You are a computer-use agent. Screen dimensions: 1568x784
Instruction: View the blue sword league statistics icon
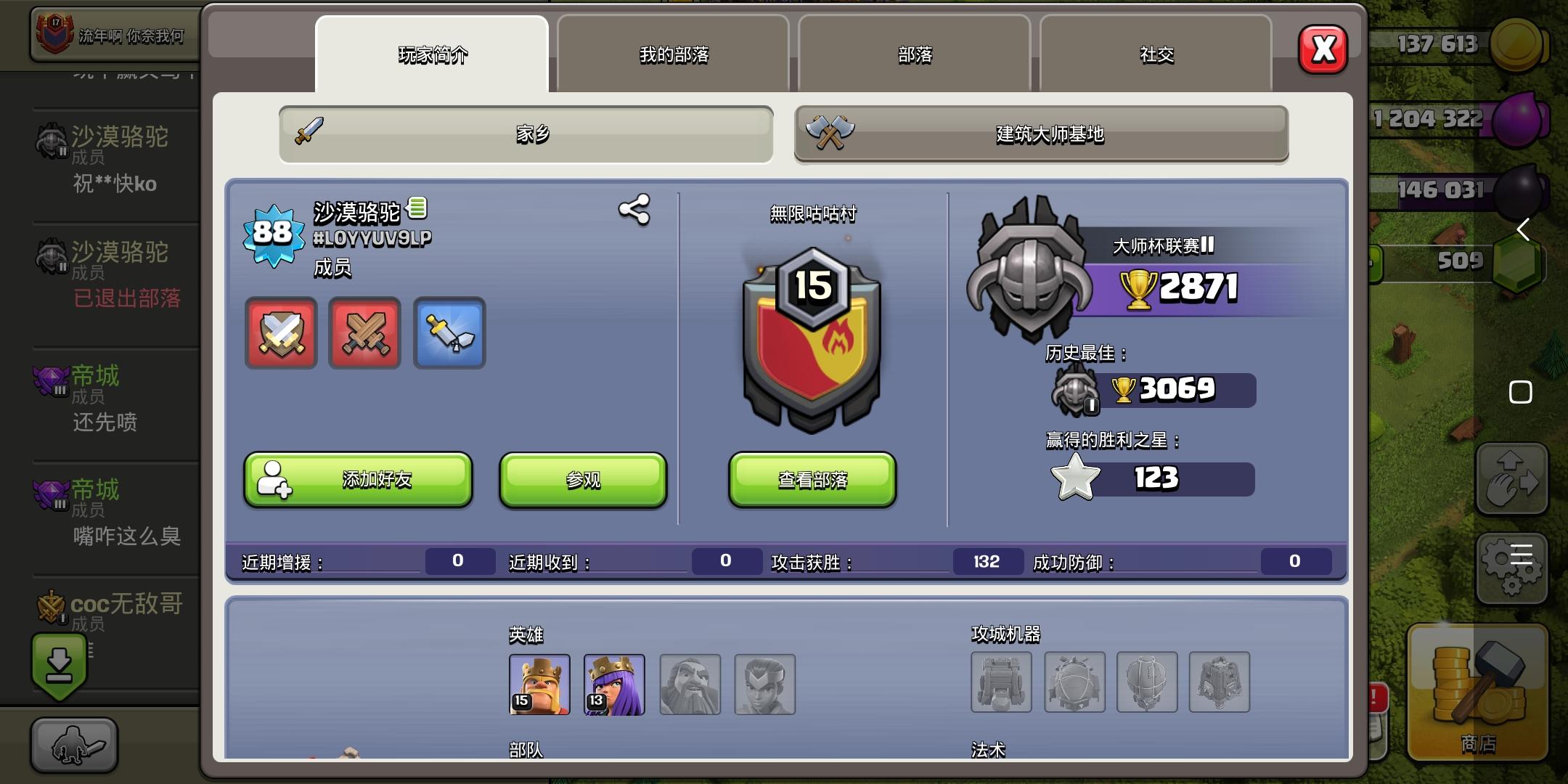coord(449,334)
